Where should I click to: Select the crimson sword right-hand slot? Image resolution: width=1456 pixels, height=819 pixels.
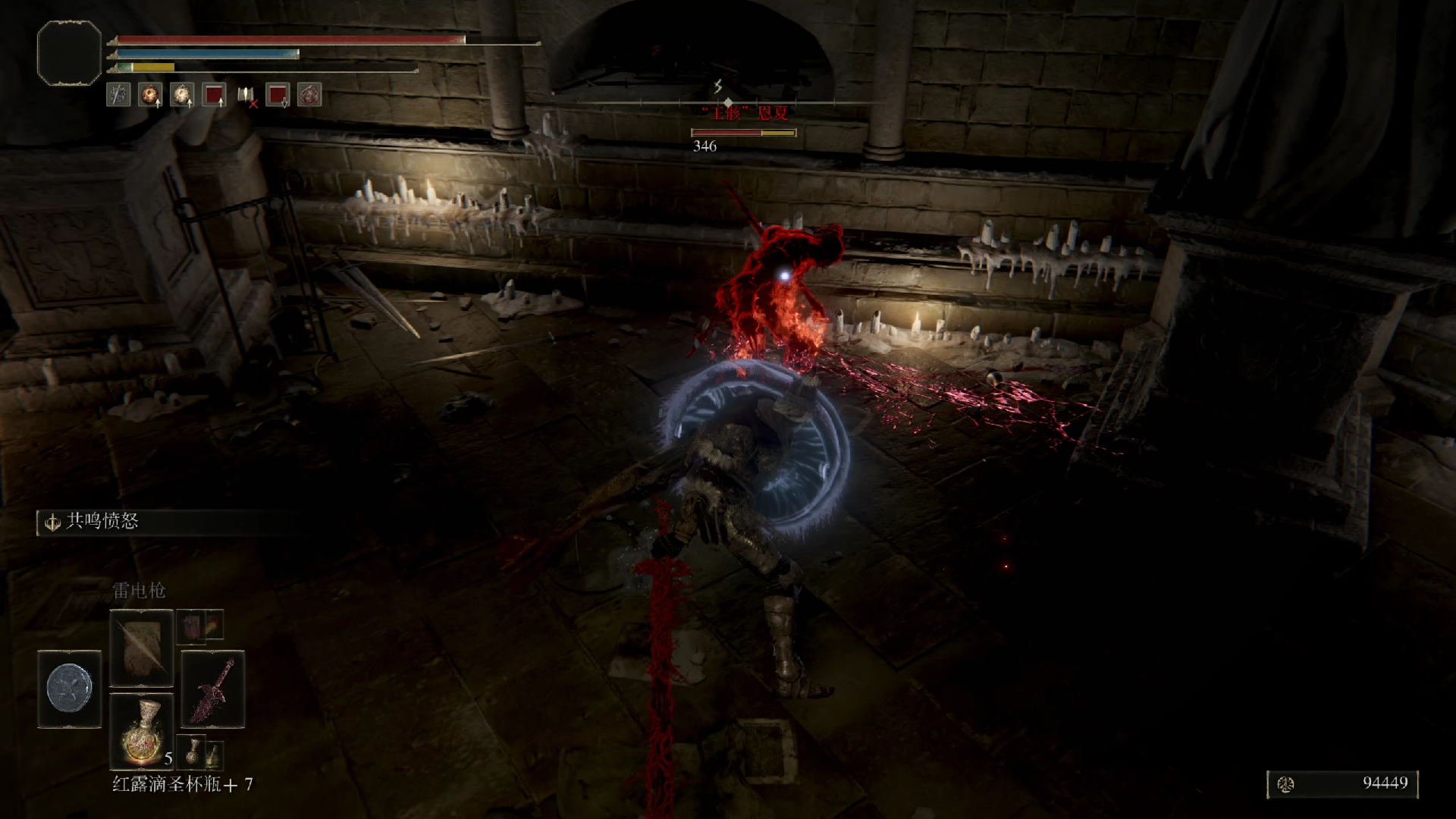[x=212, y=689]
